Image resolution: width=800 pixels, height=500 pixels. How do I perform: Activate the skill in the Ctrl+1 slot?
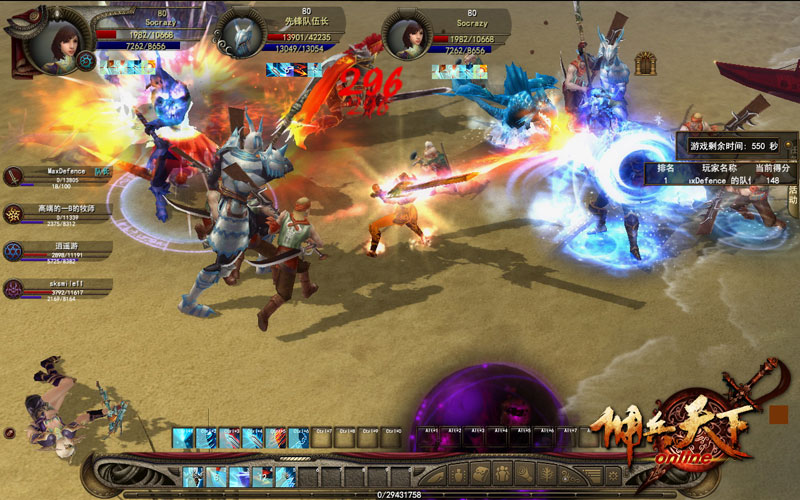point(182,437)
